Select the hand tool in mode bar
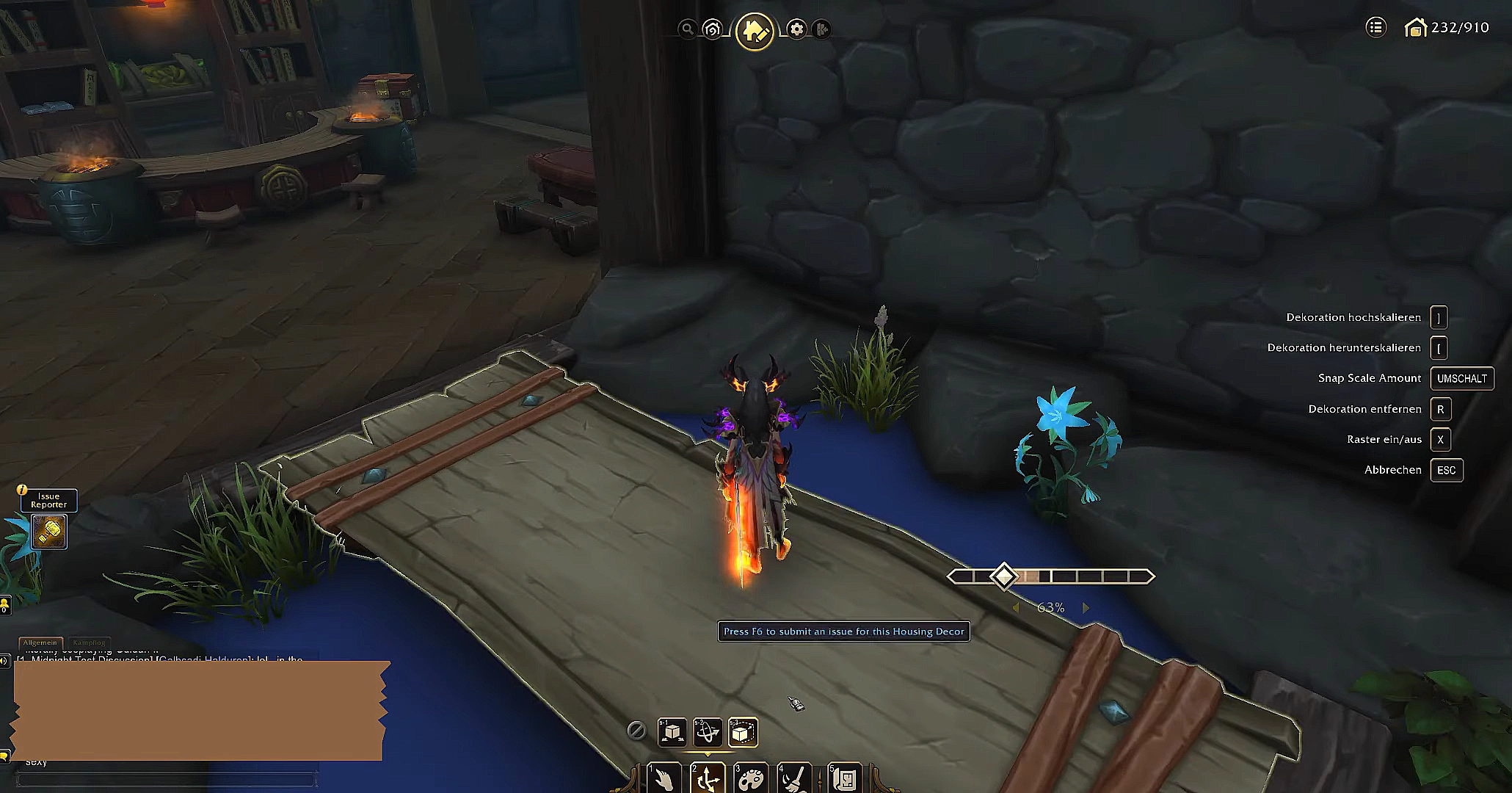This screenshot has width=1512, height=793. point(664,778)
